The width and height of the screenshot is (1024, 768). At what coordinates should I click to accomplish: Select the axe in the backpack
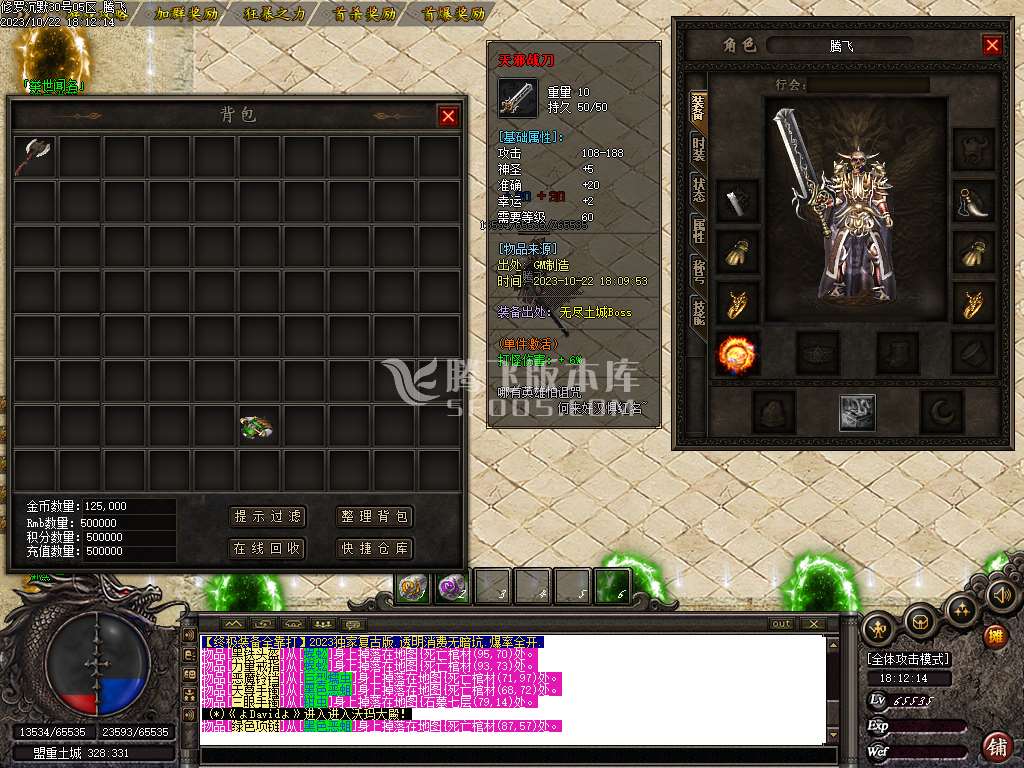point(34,156)
